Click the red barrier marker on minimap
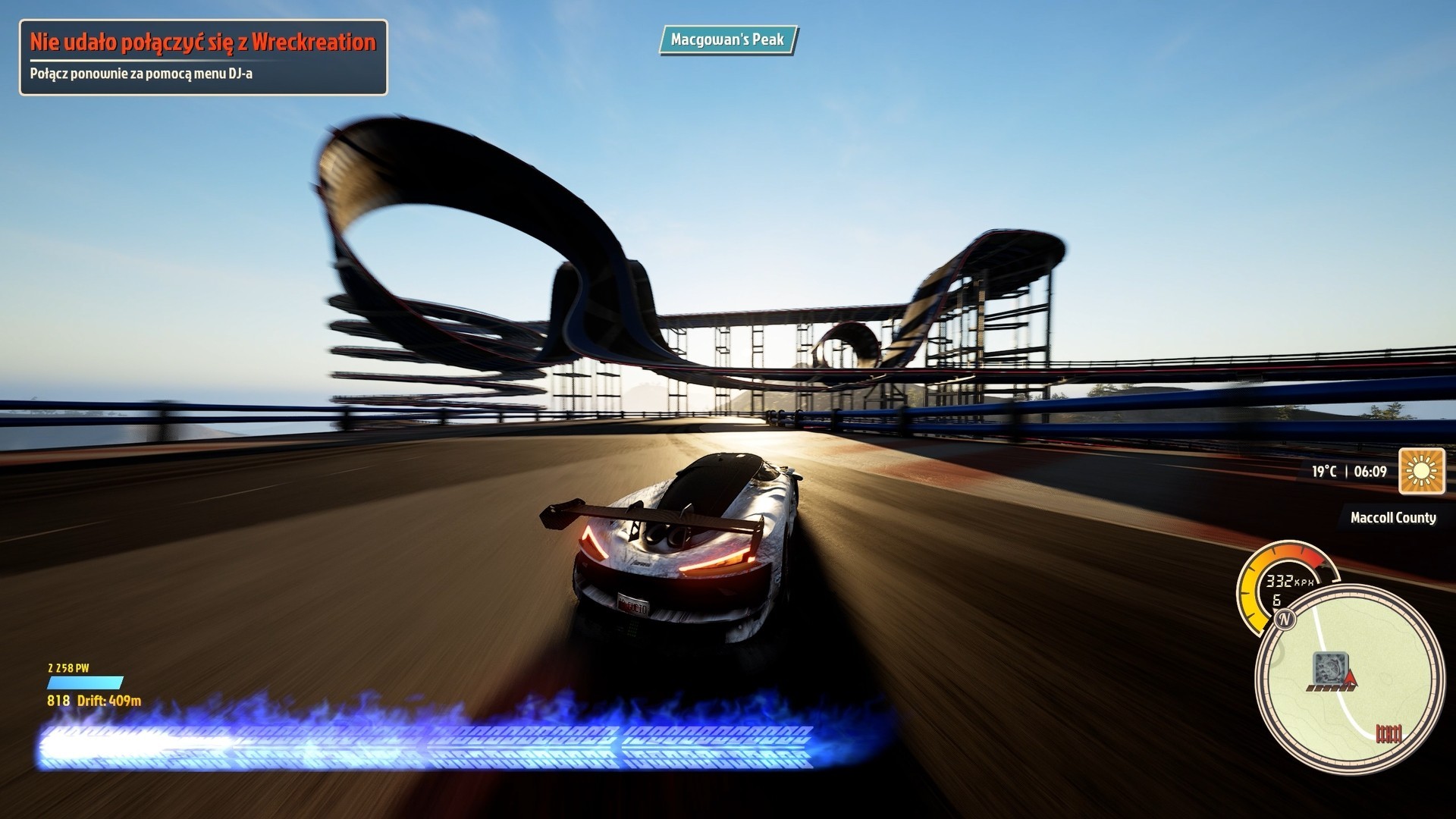The image size is (1456, 819). click(1389, 733)
